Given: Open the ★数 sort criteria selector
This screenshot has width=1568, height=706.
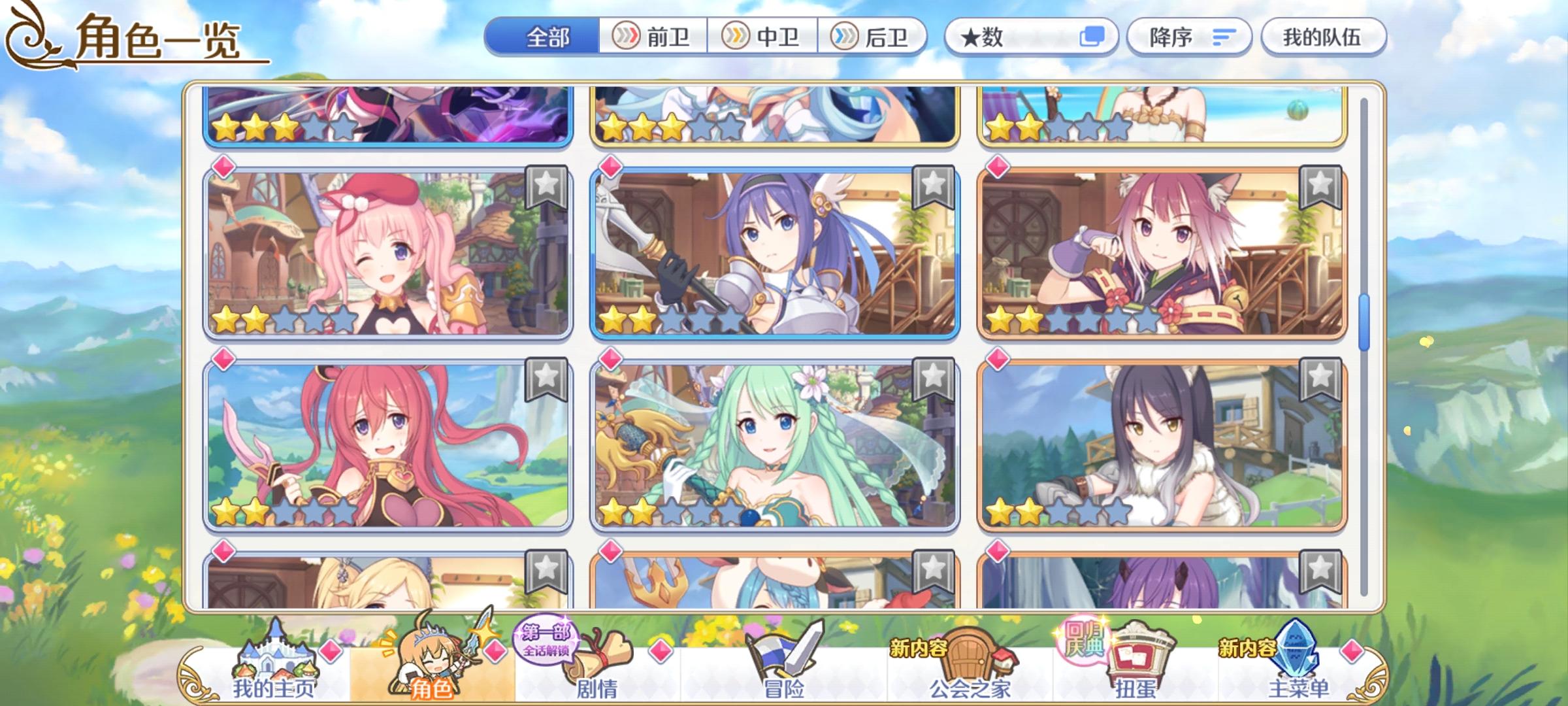Looking at the screenshot, I should pos(993,37).
